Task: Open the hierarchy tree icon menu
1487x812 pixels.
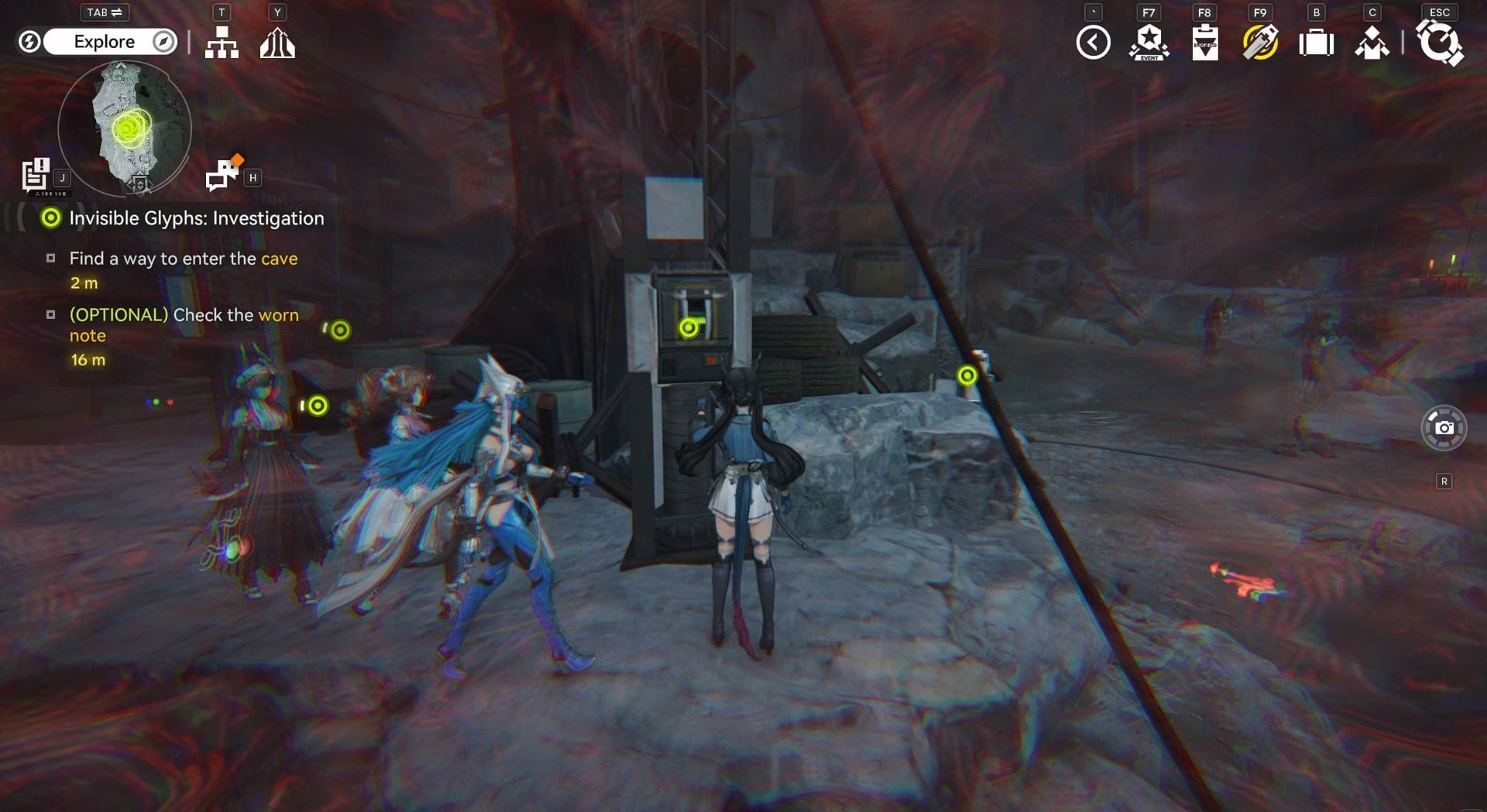Action: pyautogui.click(x=222, y=43)
